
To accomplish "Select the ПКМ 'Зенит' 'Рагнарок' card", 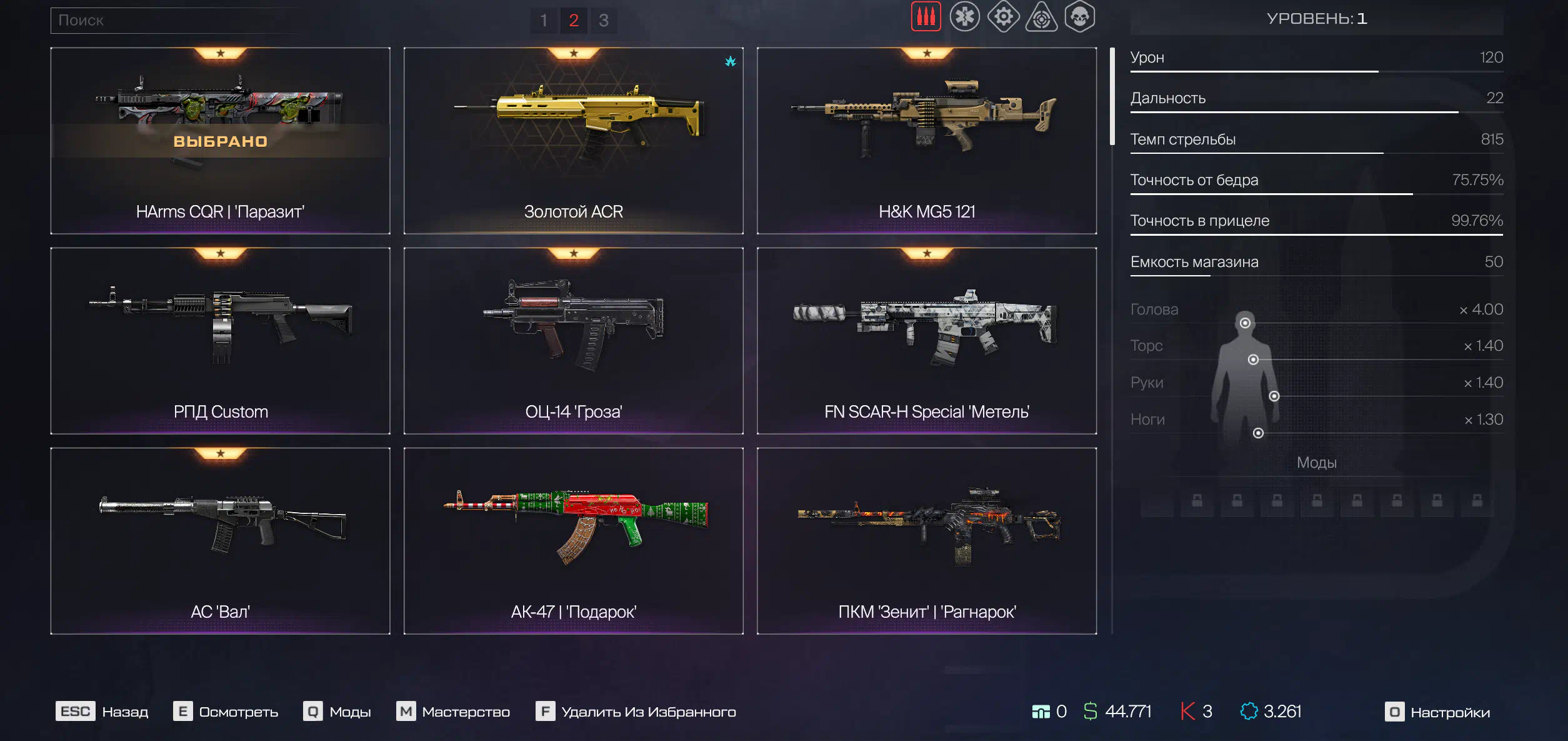I will coord(926,541).
